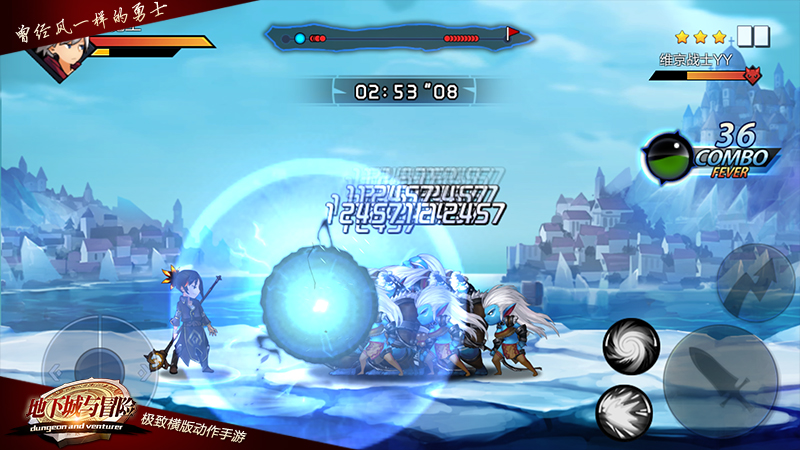Use the burst slash skill icon
800x450 pixels.
624,410
